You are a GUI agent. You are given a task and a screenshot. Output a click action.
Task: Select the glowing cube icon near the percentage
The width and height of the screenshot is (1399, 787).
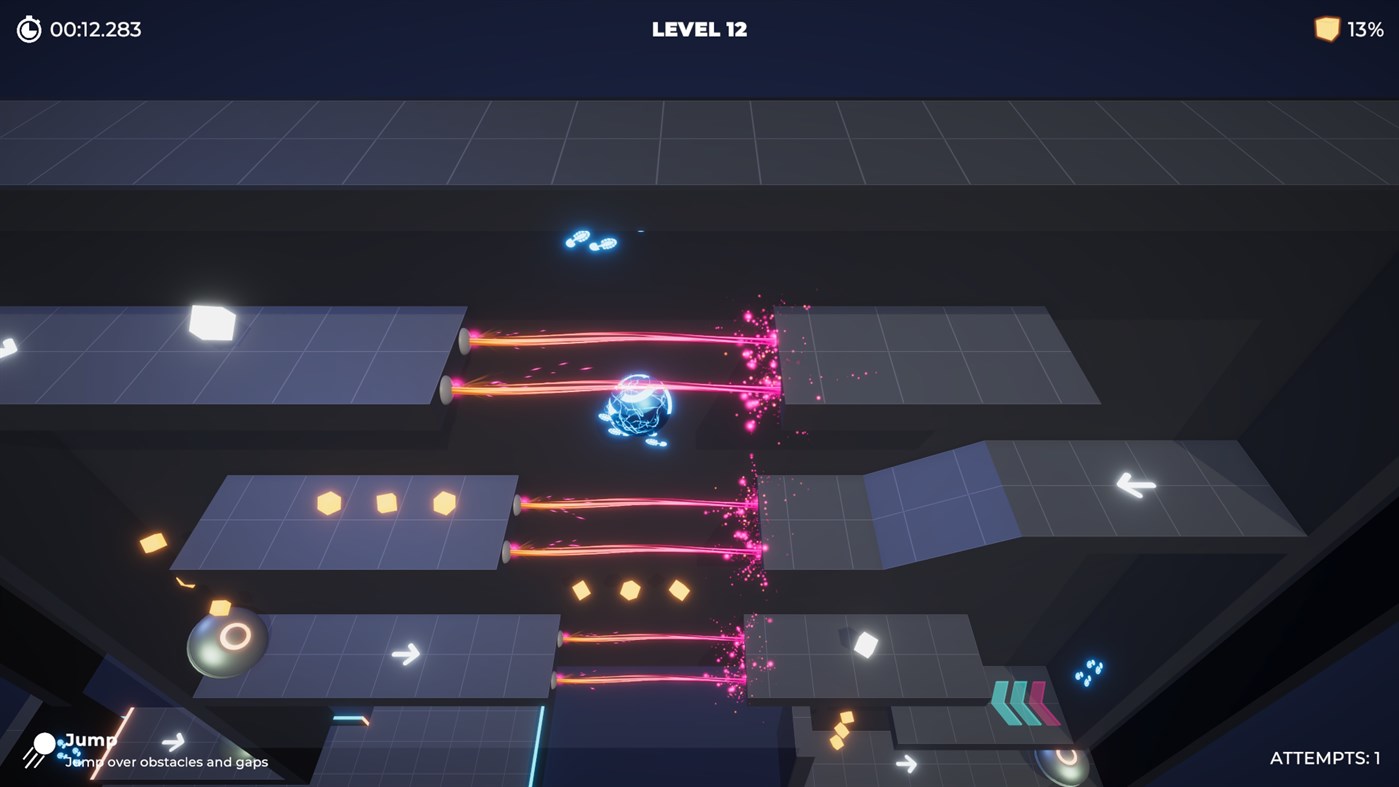coord(1326,28)
